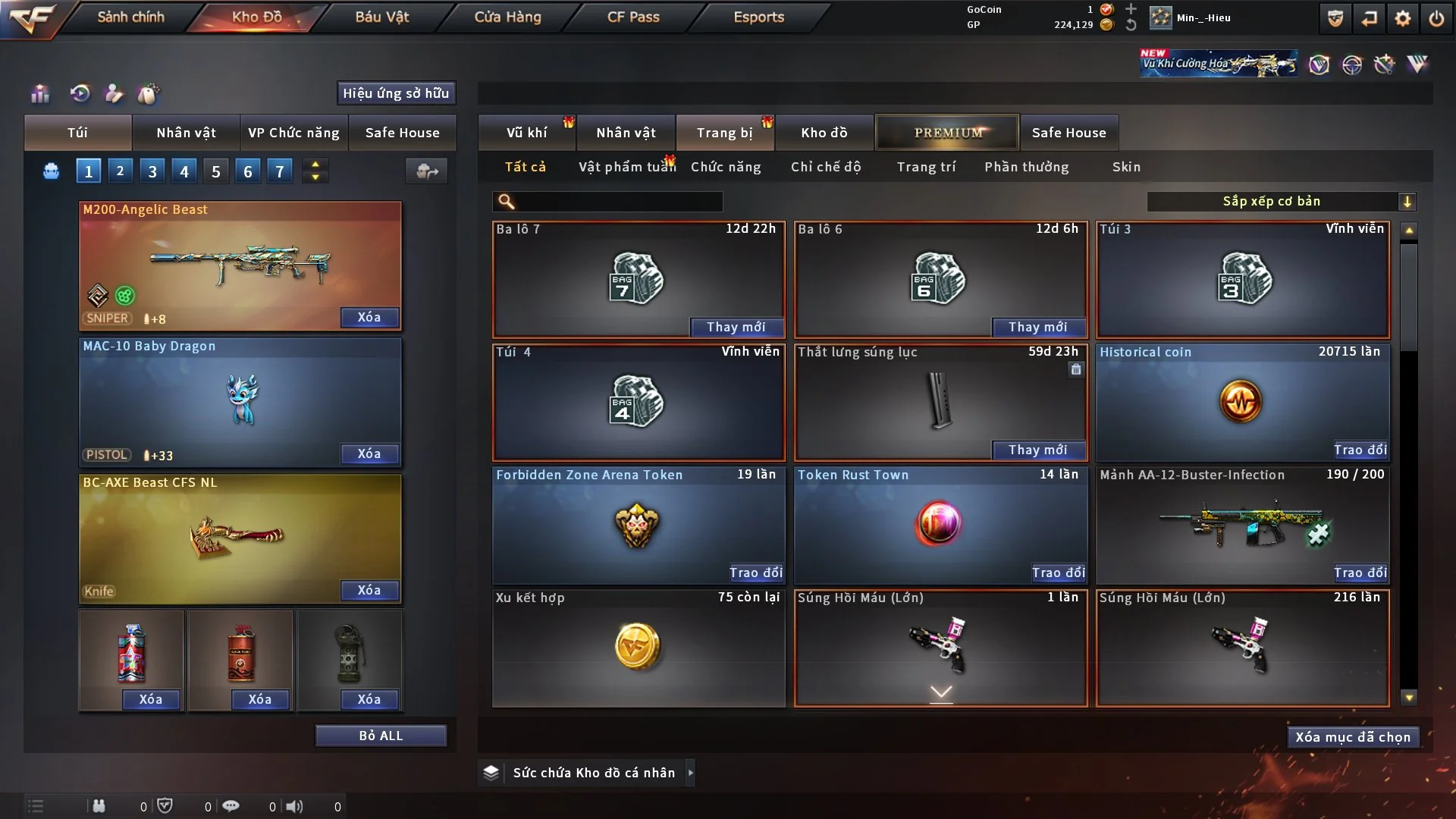1456x819 pixels.
Task: Choose bag slot number 3
Action: (x=152, y=171)
